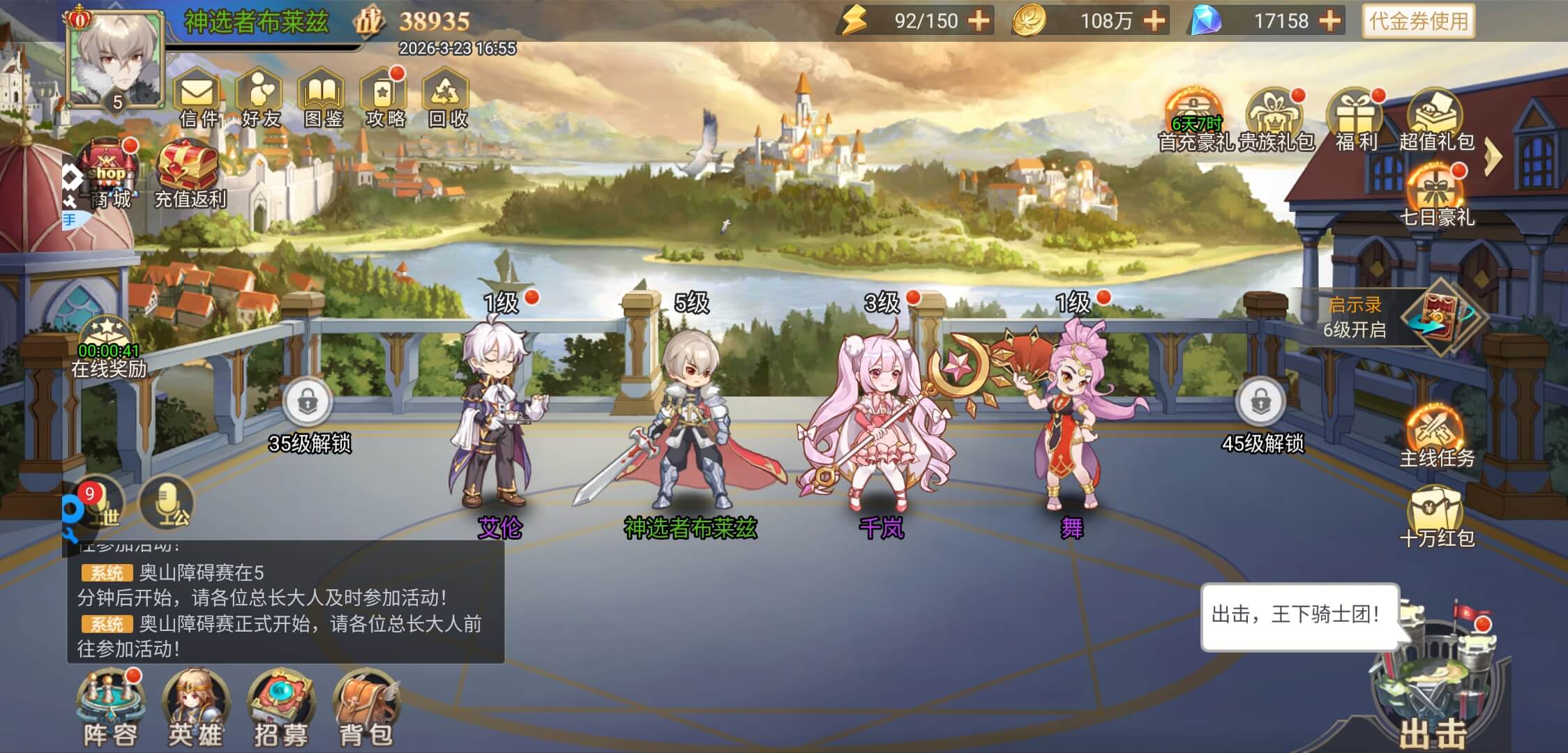Click the 代金券使用 voucher button
The width and height of the screenshot is (1568, 753).
point(1419,21)
